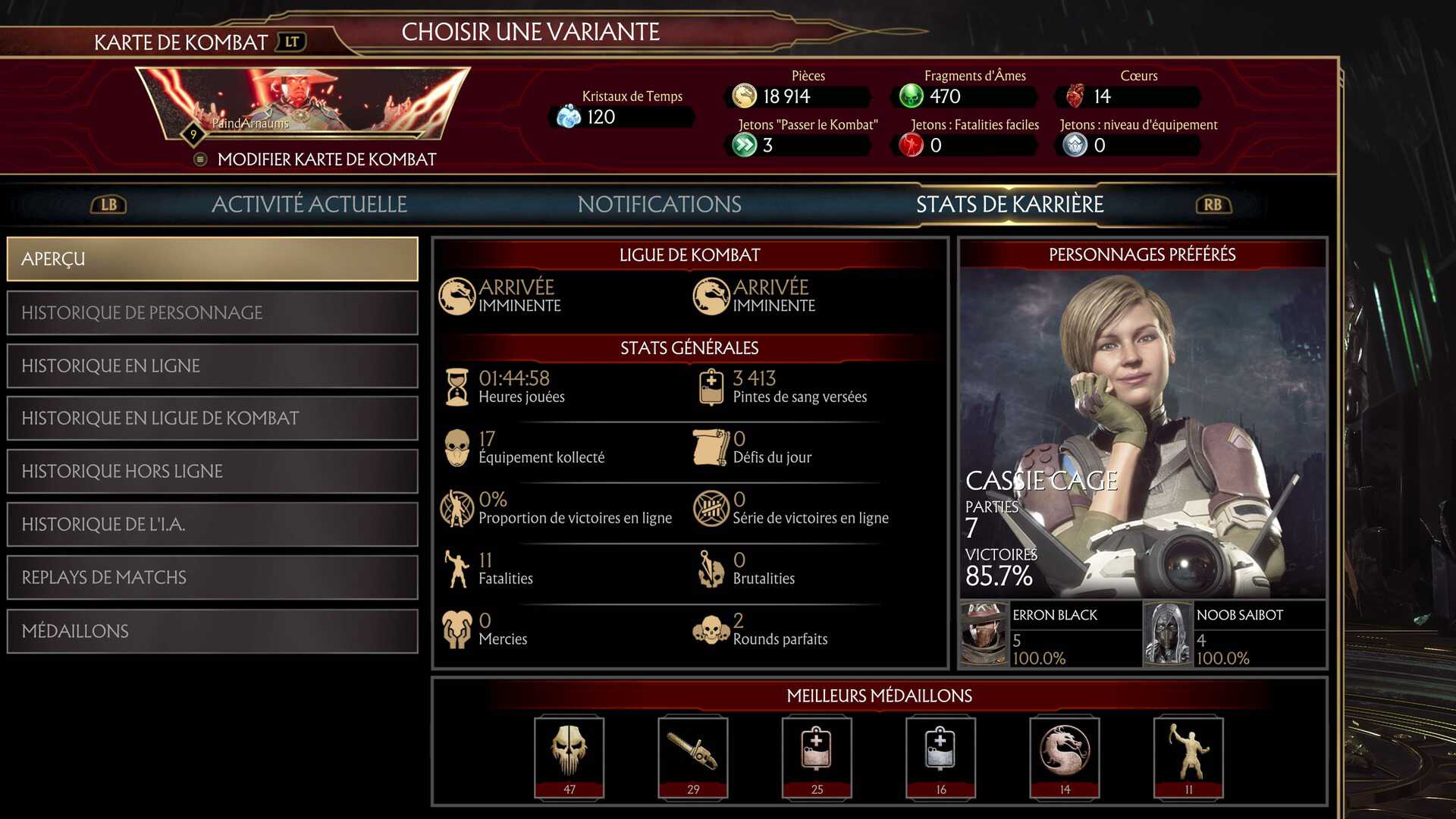Select Replays de matchs
The width and height of the screenshot is (1456, 819).
coord(212,578)
